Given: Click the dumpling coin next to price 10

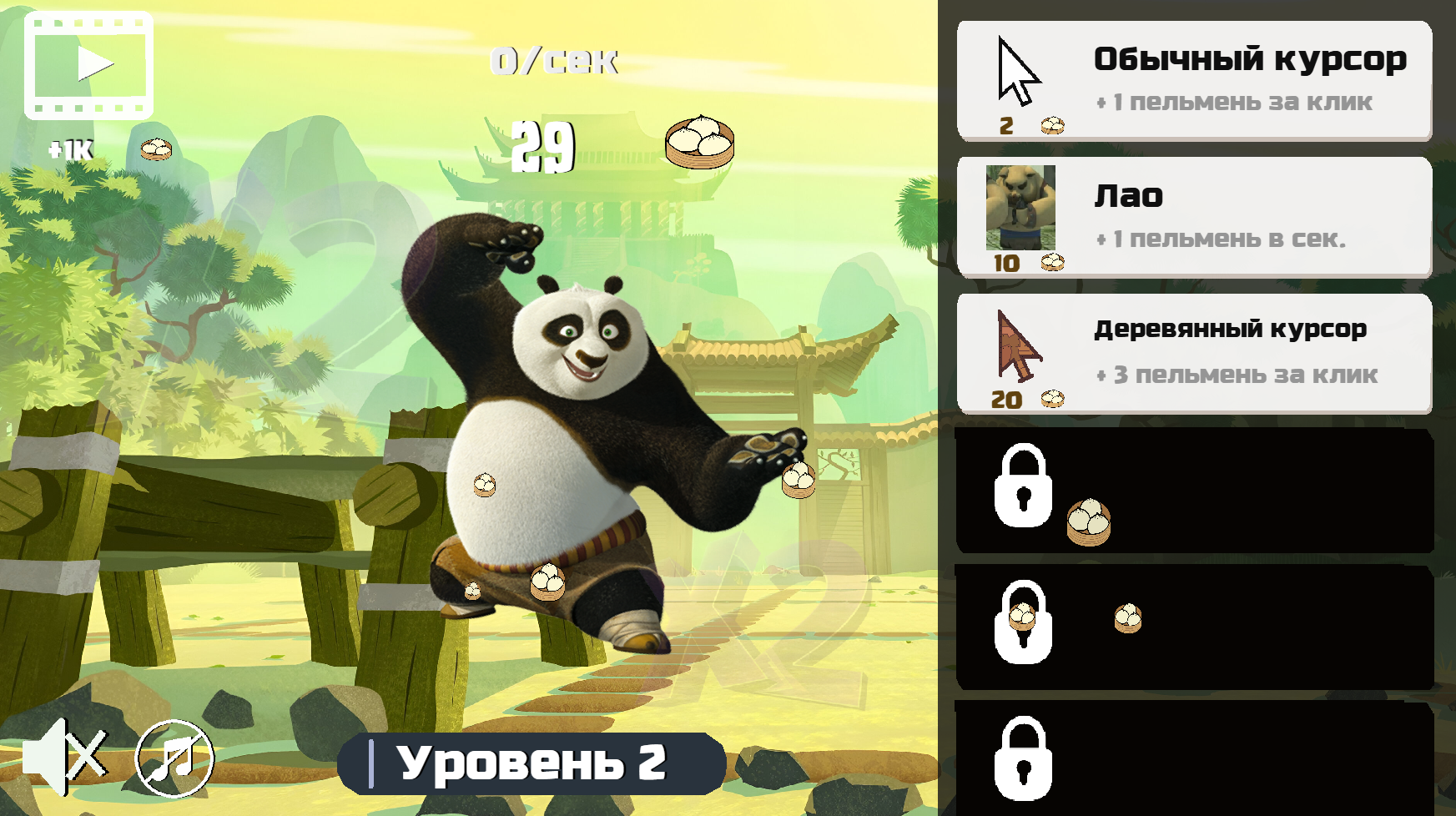Looking at the screenshot, I should [x=1052, y=263].
